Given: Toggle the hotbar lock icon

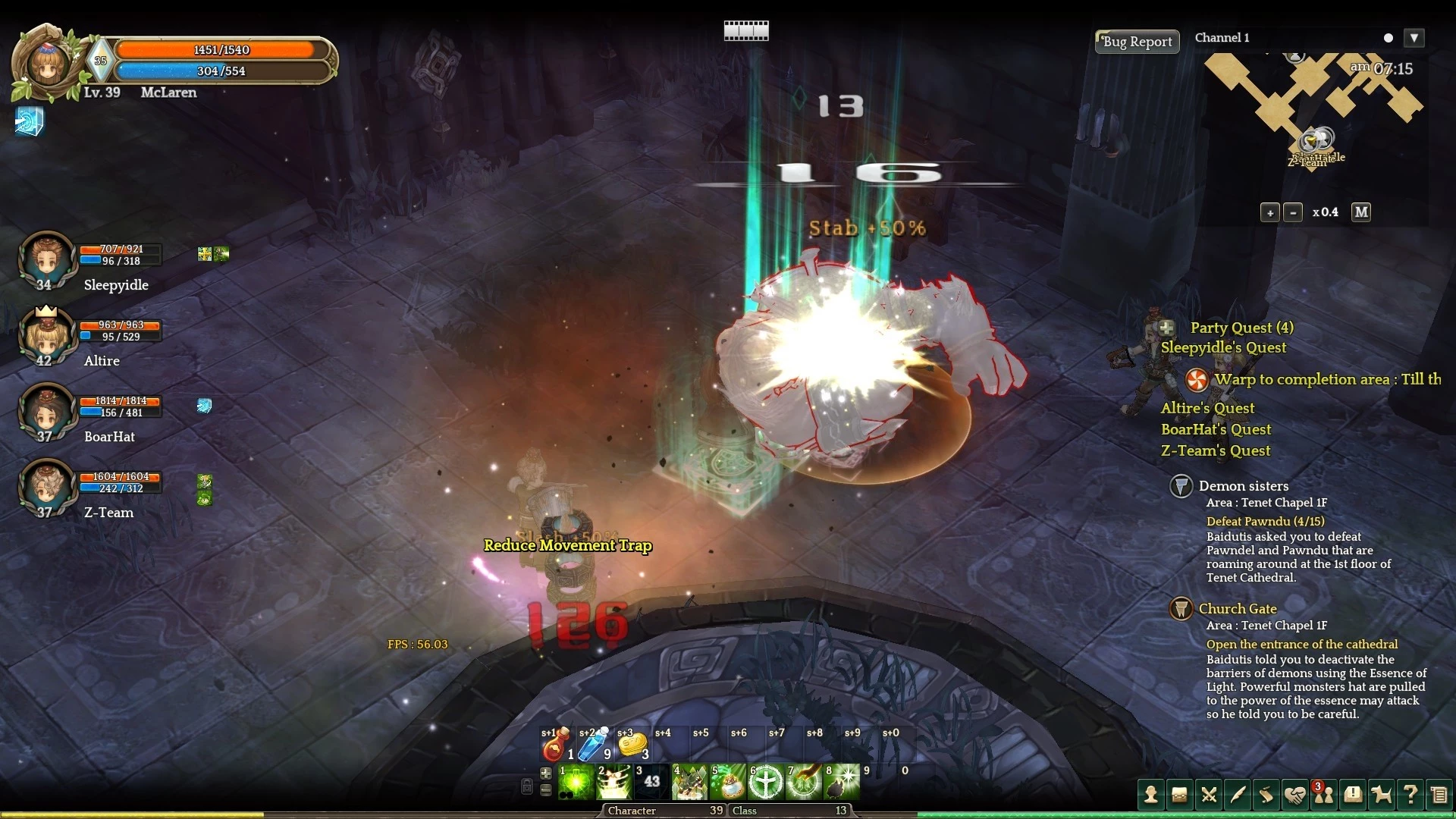Looking at the screenshot, I should tap(527, 786).
